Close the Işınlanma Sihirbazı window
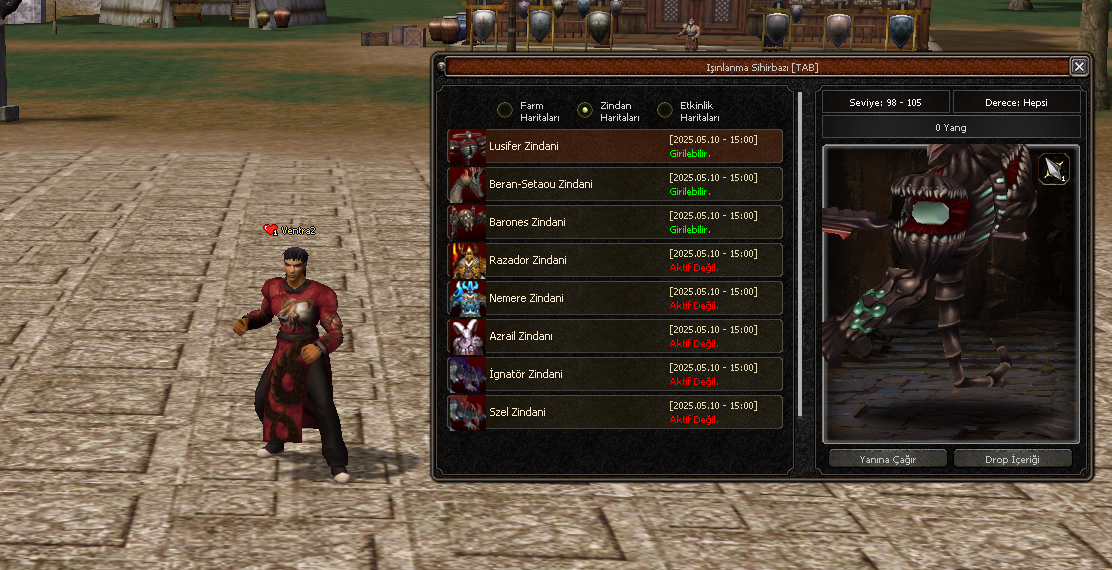The width and height of the screenshot is (1112, 570). [x=1078, y=67]
